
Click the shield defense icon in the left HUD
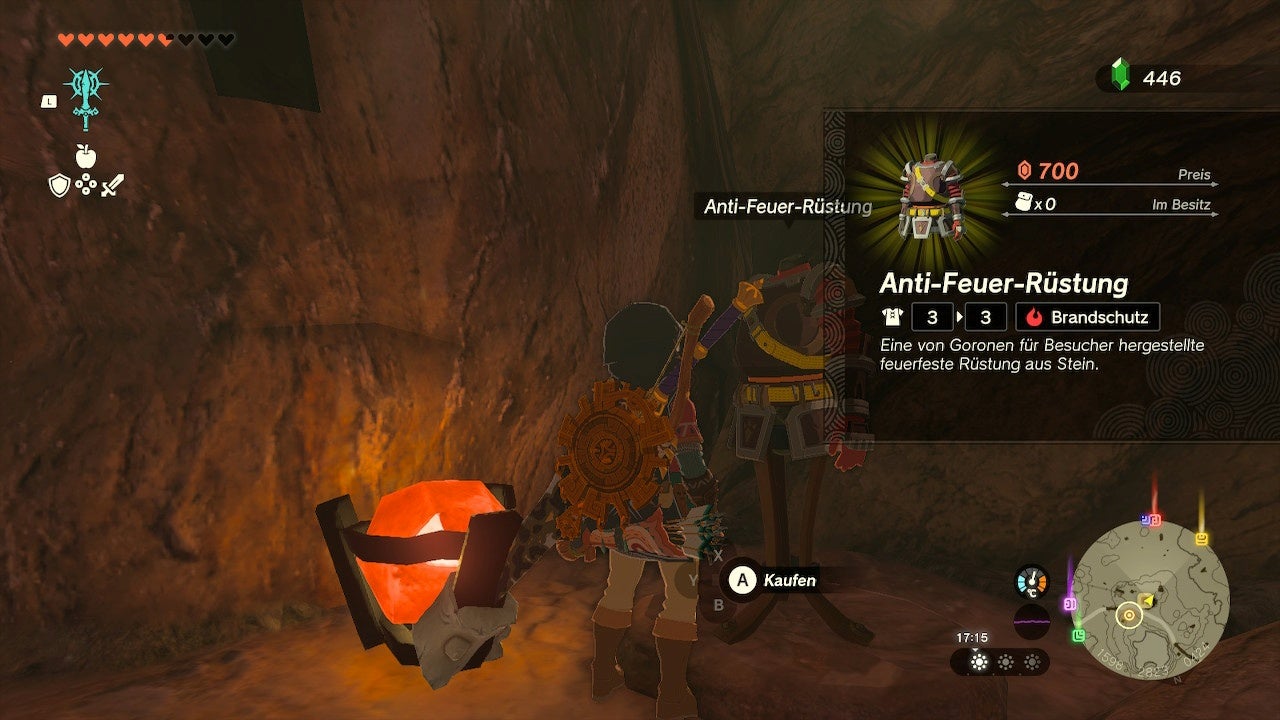click(59, 184)
